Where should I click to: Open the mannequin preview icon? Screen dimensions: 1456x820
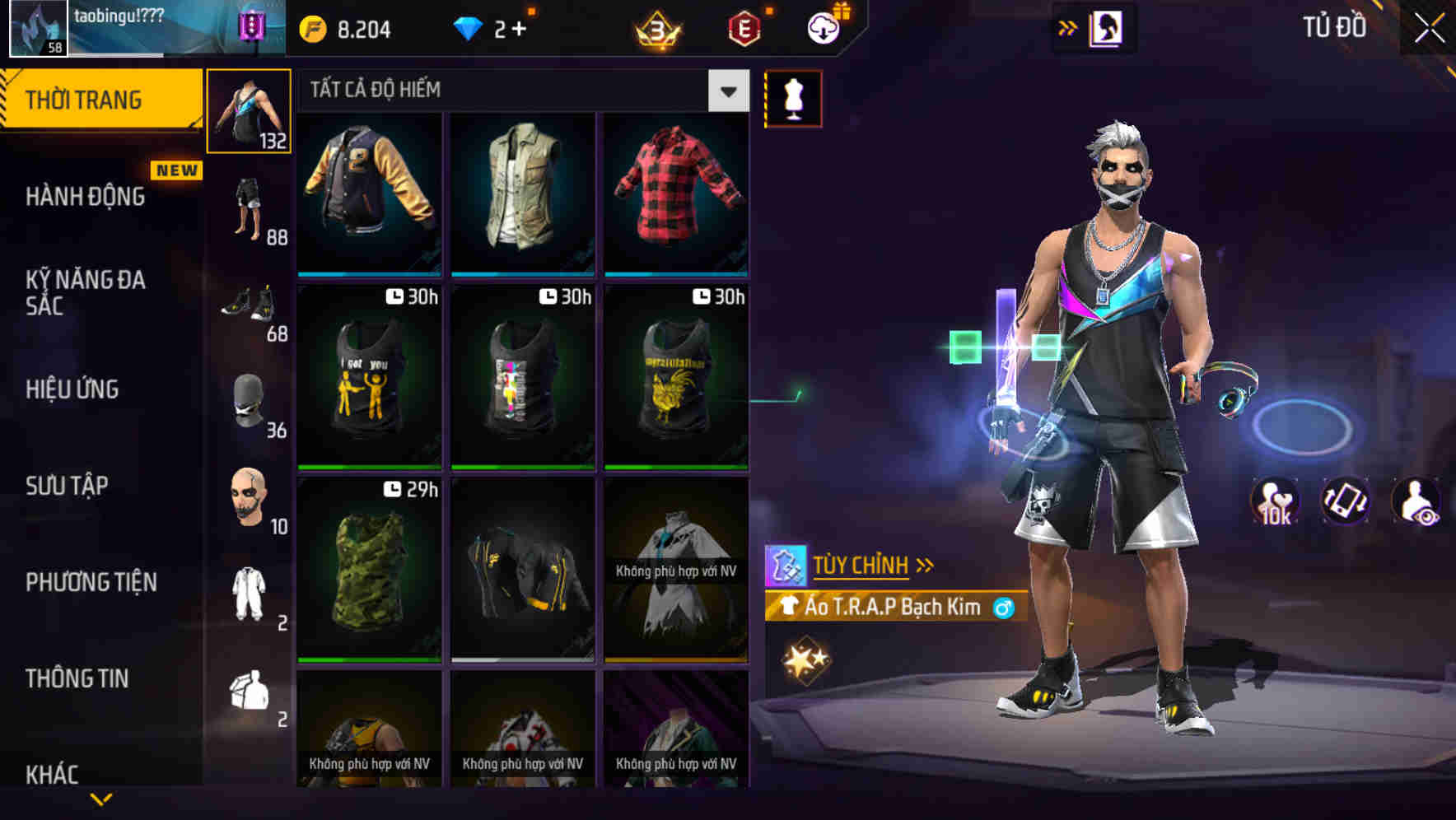point(792,97)
